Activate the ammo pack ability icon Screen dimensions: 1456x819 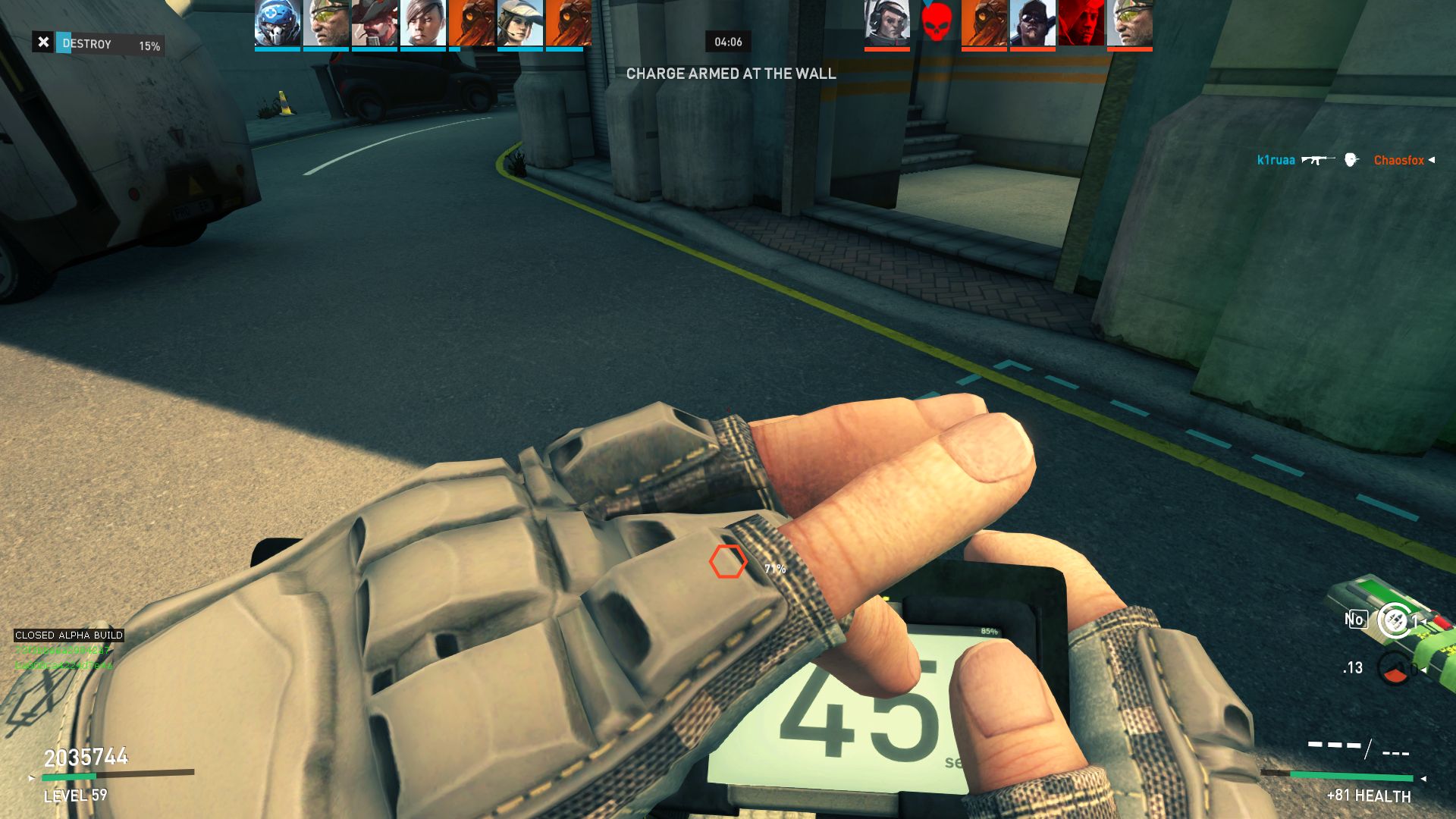(x=1394, y=620)
